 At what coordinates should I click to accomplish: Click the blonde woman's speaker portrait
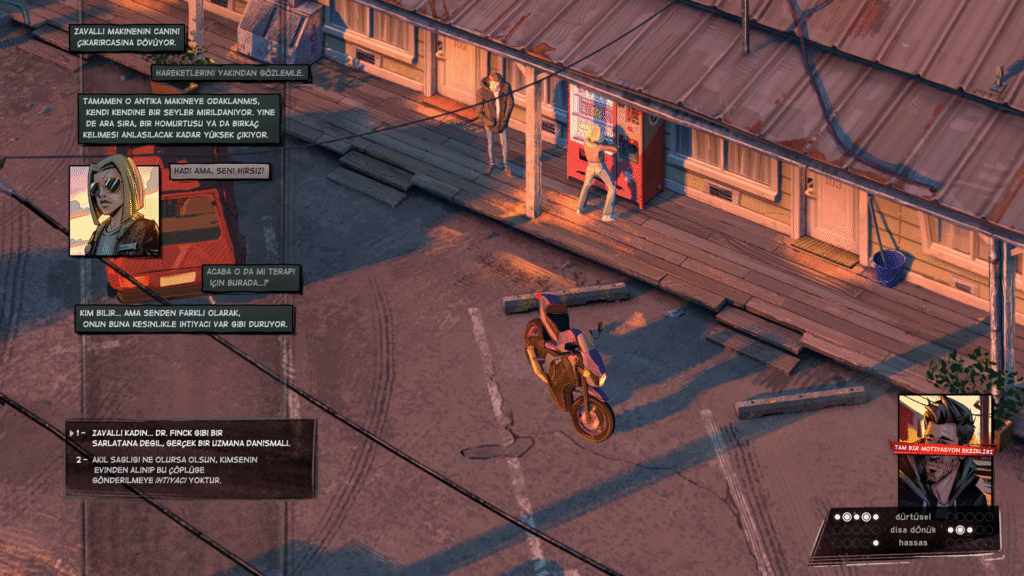[114, 210]
